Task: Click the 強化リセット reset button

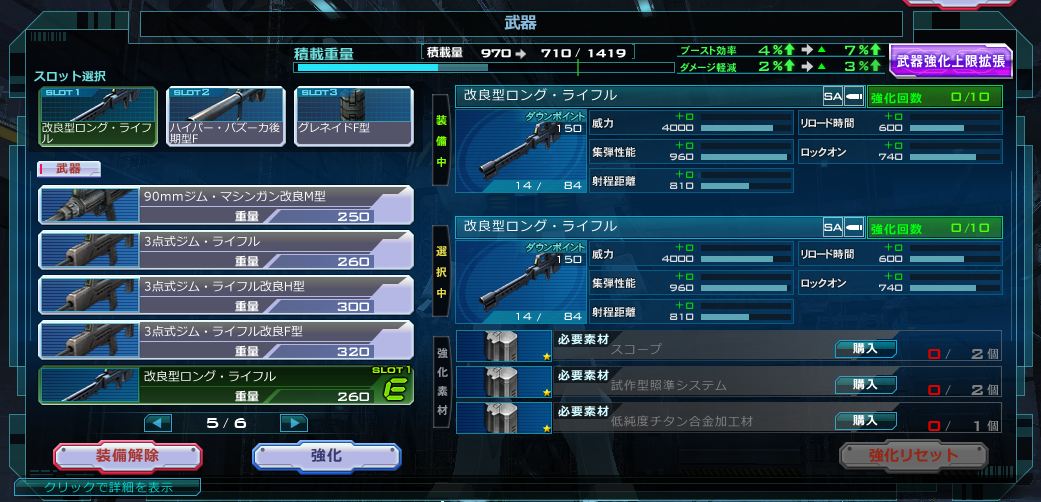Action: [x=913, y=456]
